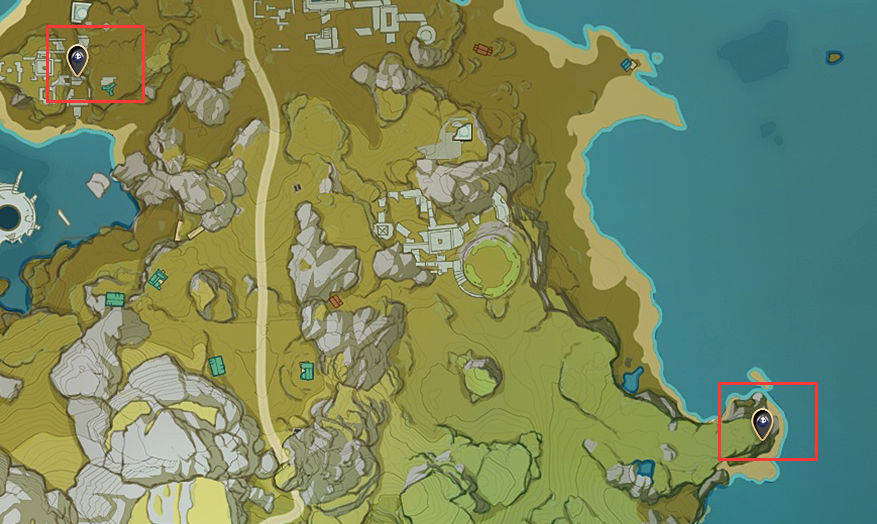
Task: Select the map pin on the coastal peninsula
Action: [x=763, y=424]
